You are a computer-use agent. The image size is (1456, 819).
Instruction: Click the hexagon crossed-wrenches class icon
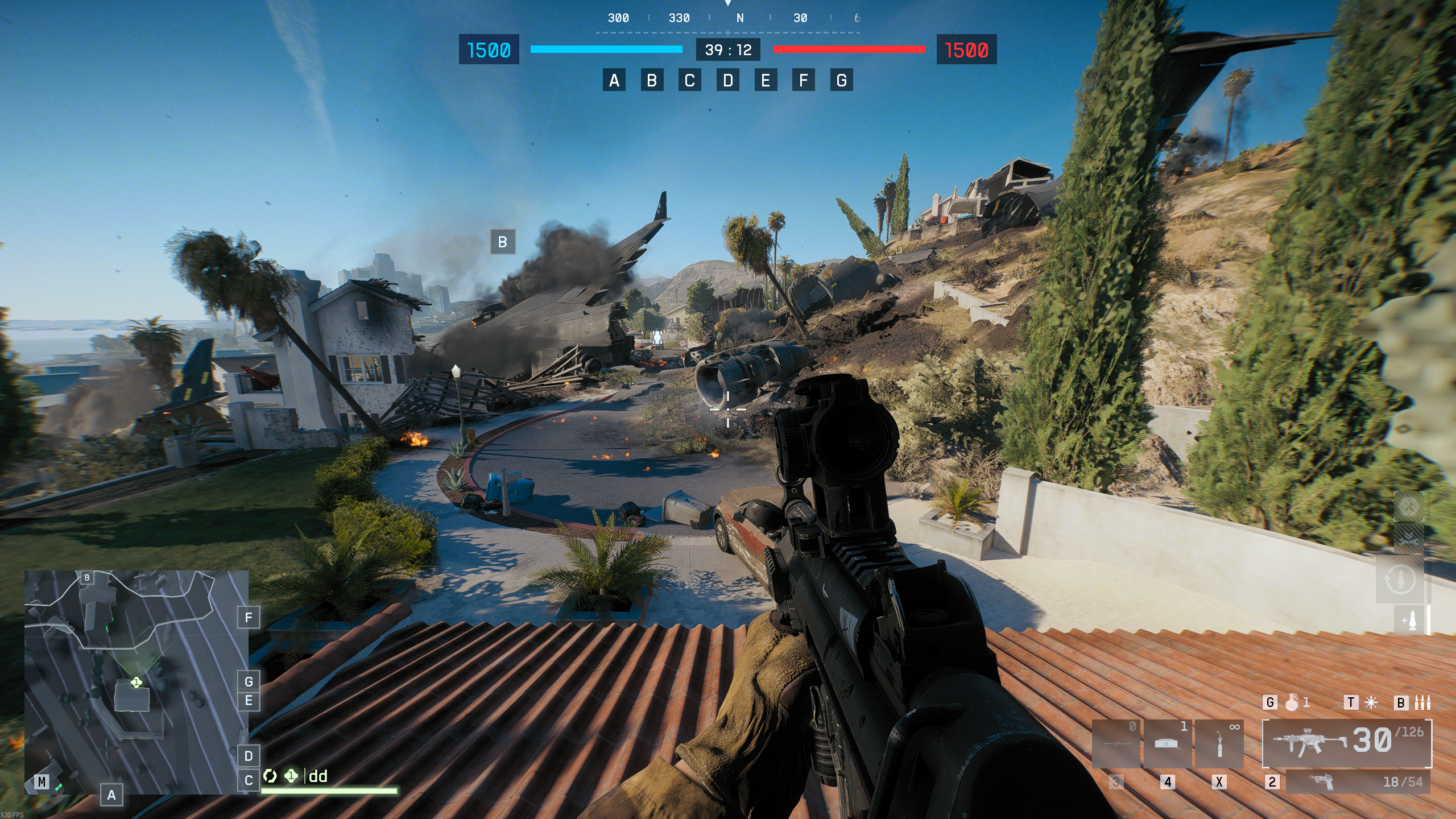click(1408, 506)
